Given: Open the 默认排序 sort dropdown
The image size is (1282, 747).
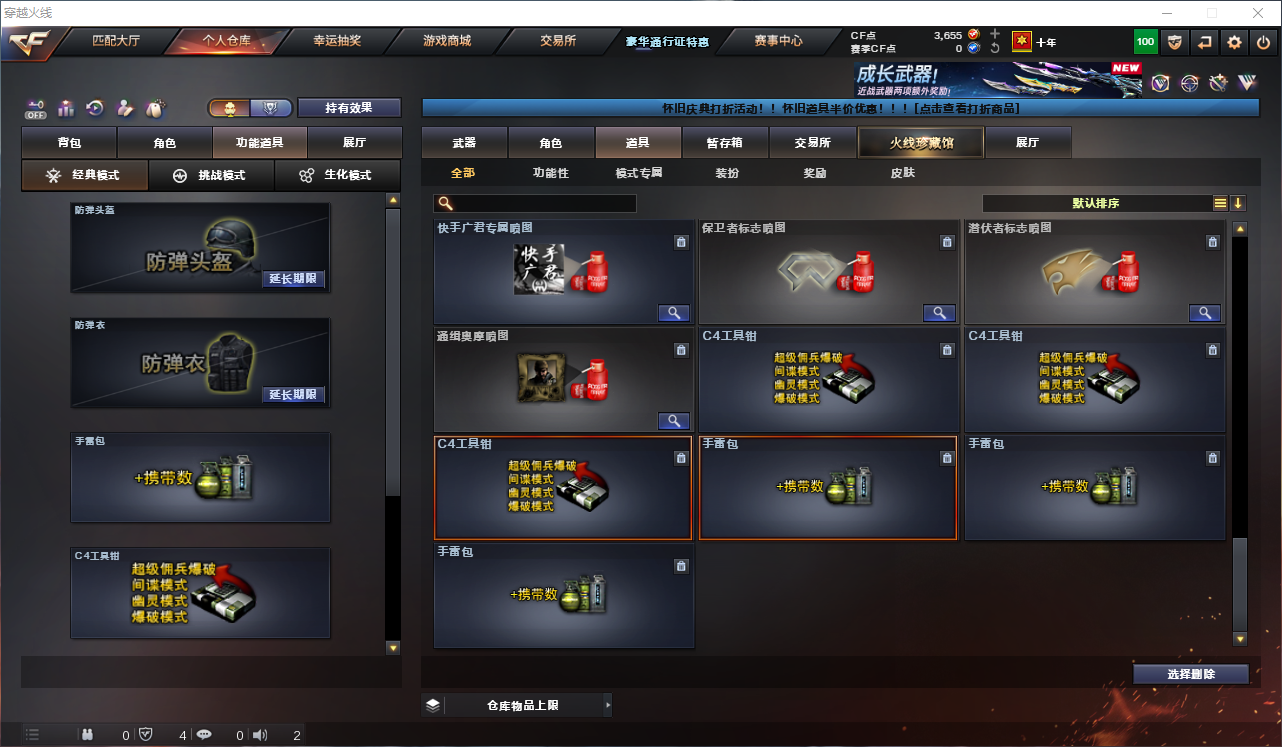Looking at the screenshot, I should coord(1095,203).
